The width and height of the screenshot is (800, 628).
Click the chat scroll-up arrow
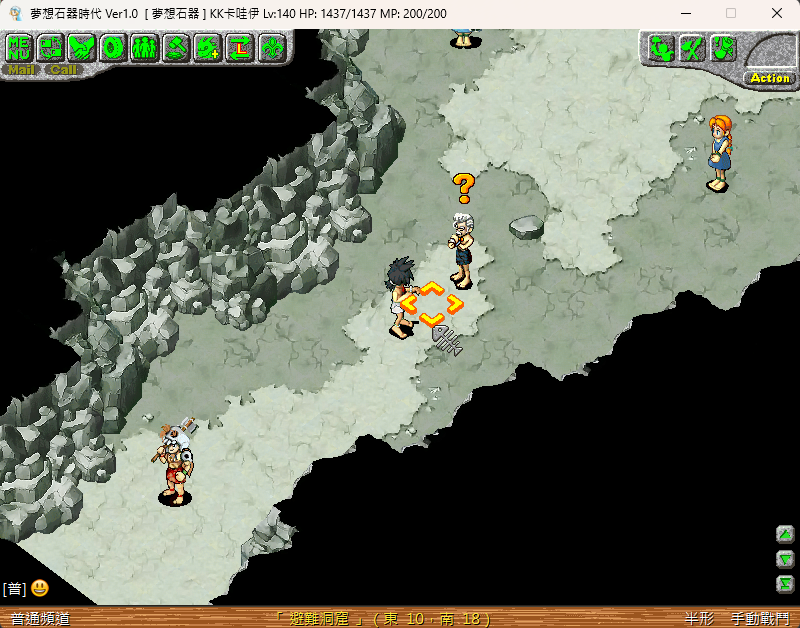[786, 535]
